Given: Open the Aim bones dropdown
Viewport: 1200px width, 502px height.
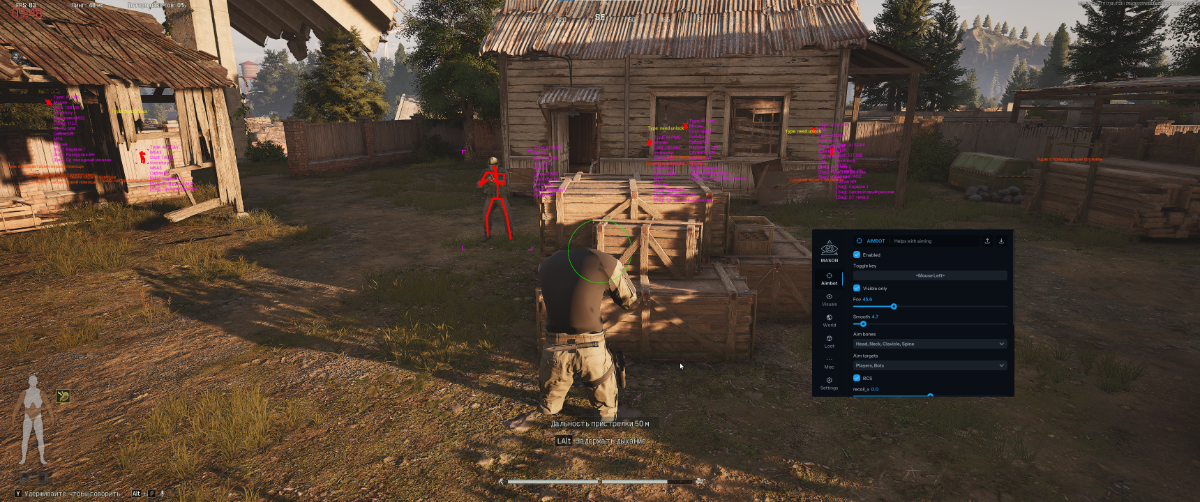Looking at the screenshot, I should 929,344.
